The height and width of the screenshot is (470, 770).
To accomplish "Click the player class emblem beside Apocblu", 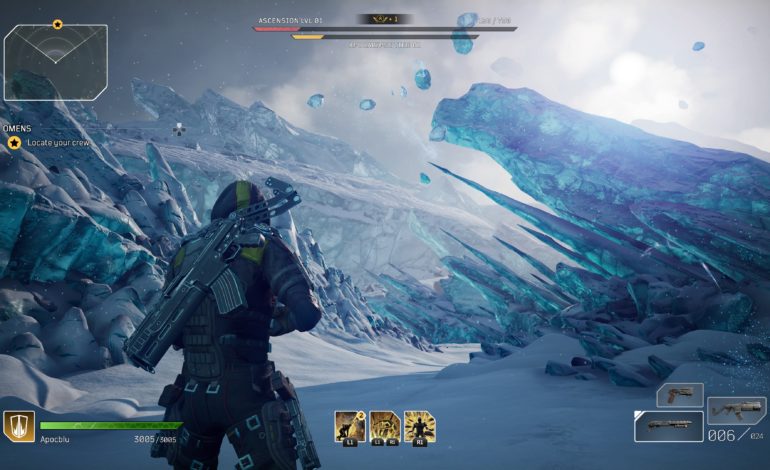I will (x=18, y=426).
